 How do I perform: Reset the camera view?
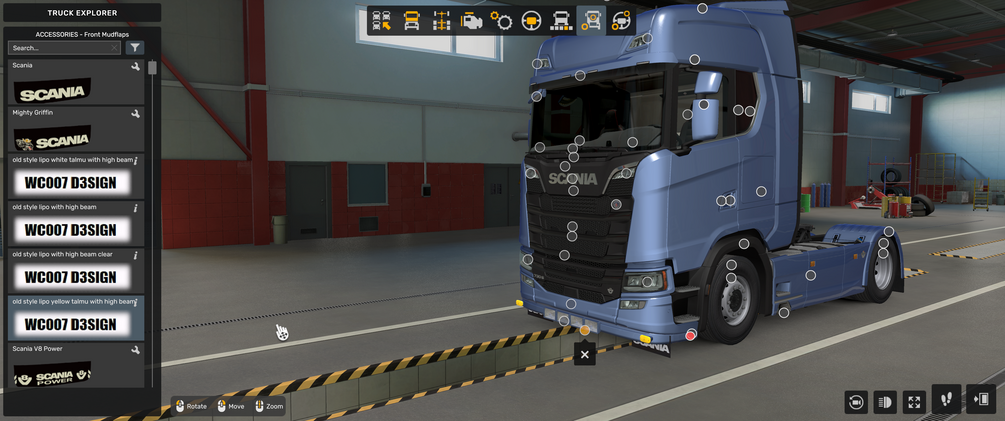855,402
